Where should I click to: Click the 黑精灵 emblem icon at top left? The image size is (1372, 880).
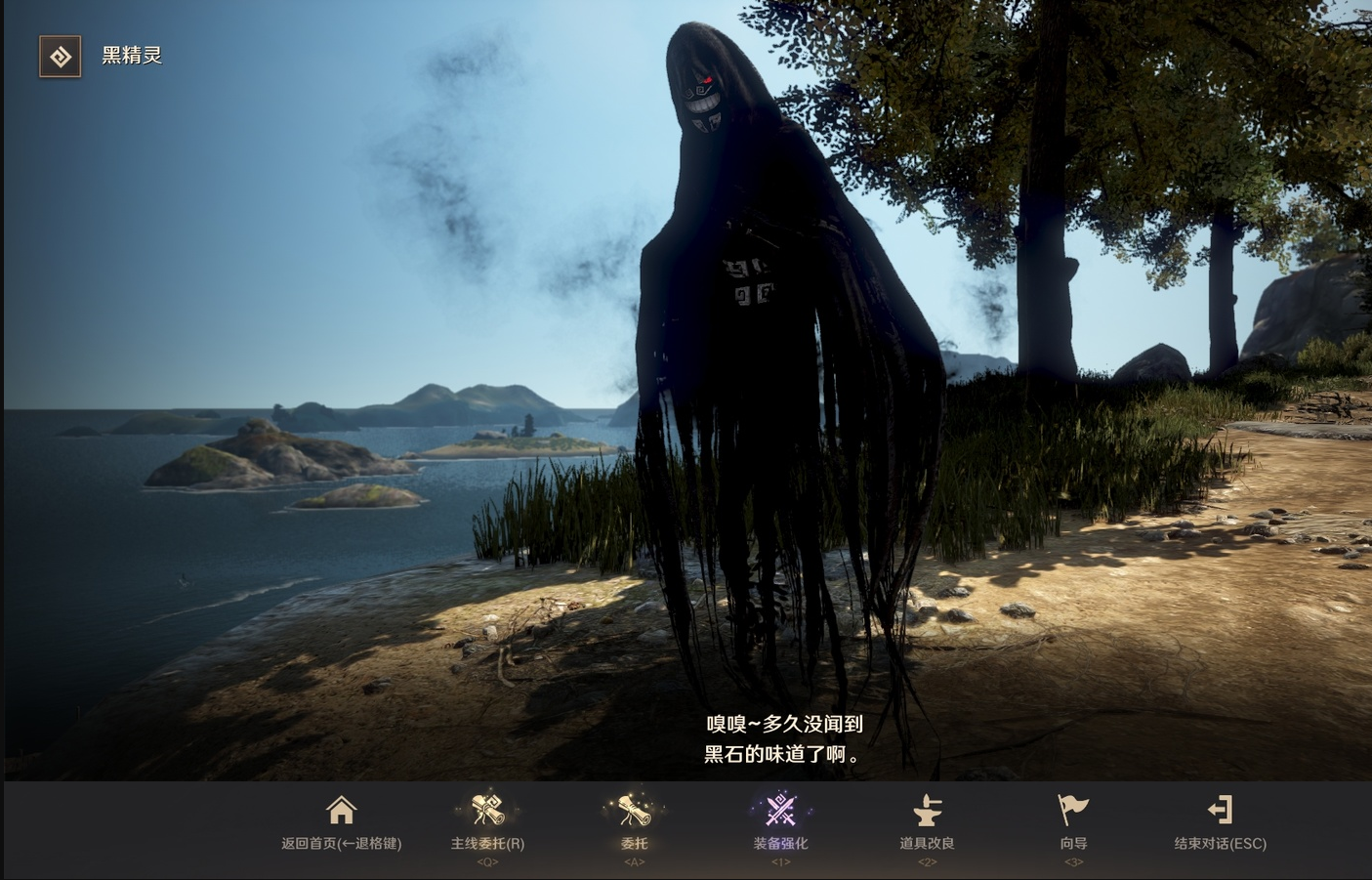[60, 57]
